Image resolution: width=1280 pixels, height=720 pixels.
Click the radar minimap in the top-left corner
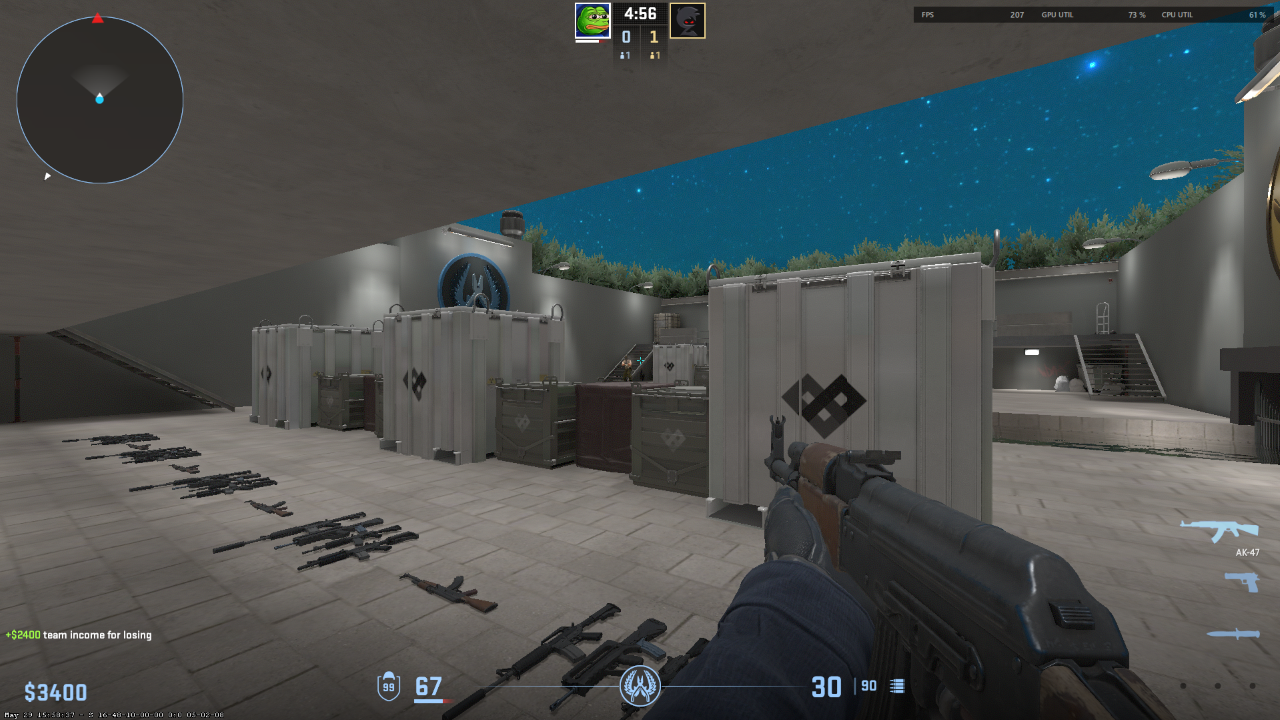point(98,100)
